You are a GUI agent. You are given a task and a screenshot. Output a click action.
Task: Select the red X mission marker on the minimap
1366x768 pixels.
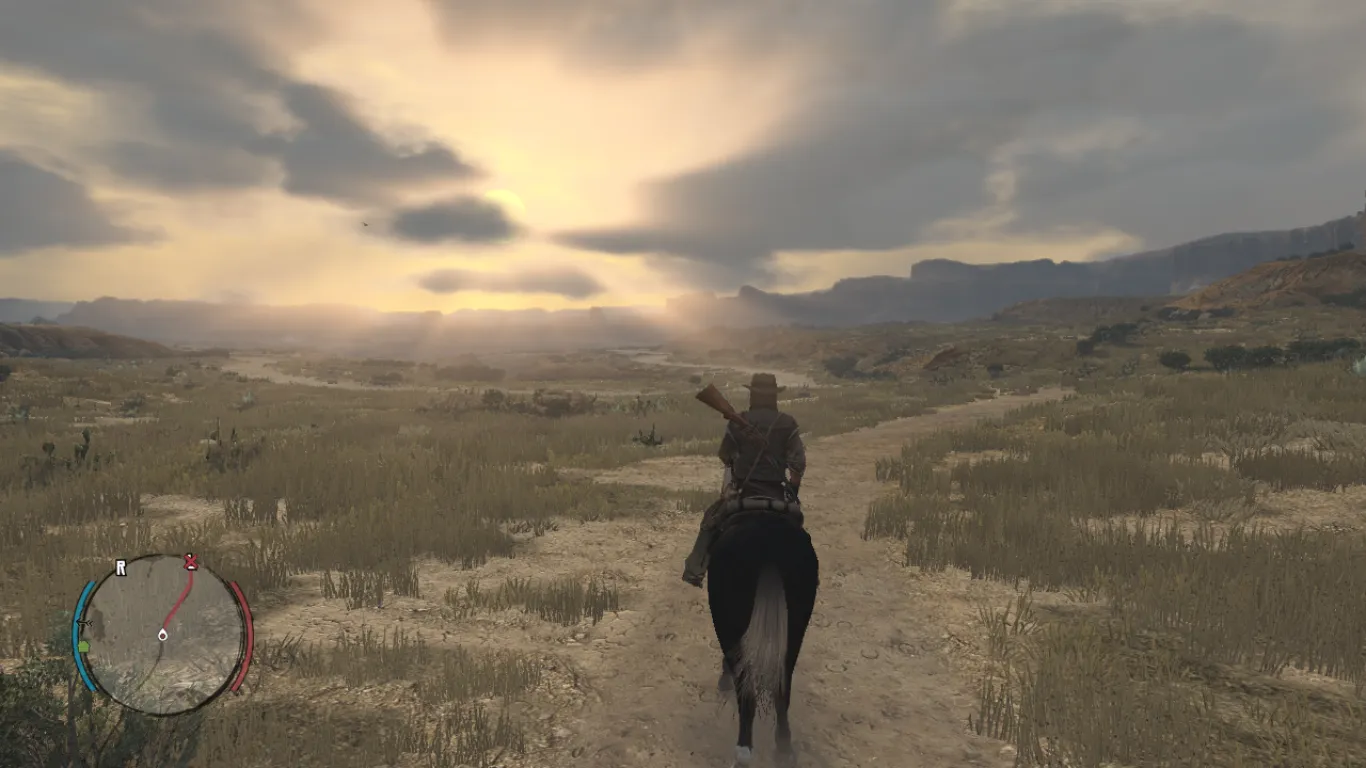click(x=191, y=562)
